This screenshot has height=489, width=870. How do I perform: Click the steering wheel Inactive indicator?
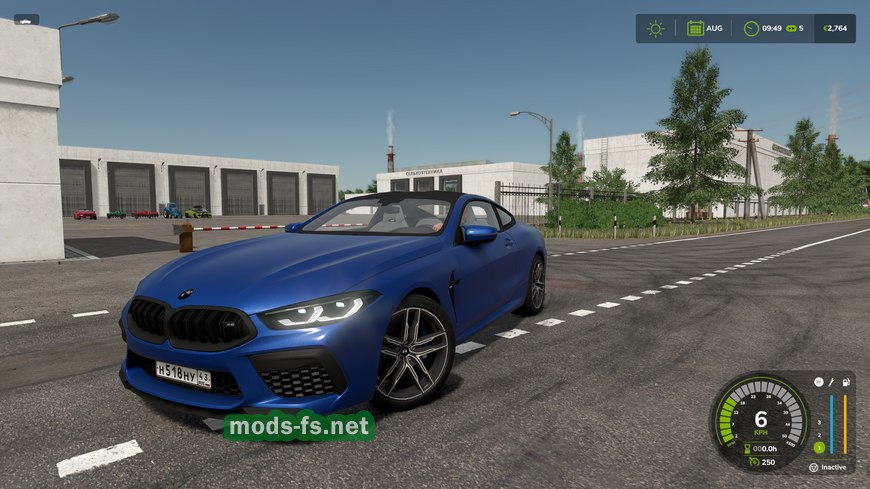816,467
